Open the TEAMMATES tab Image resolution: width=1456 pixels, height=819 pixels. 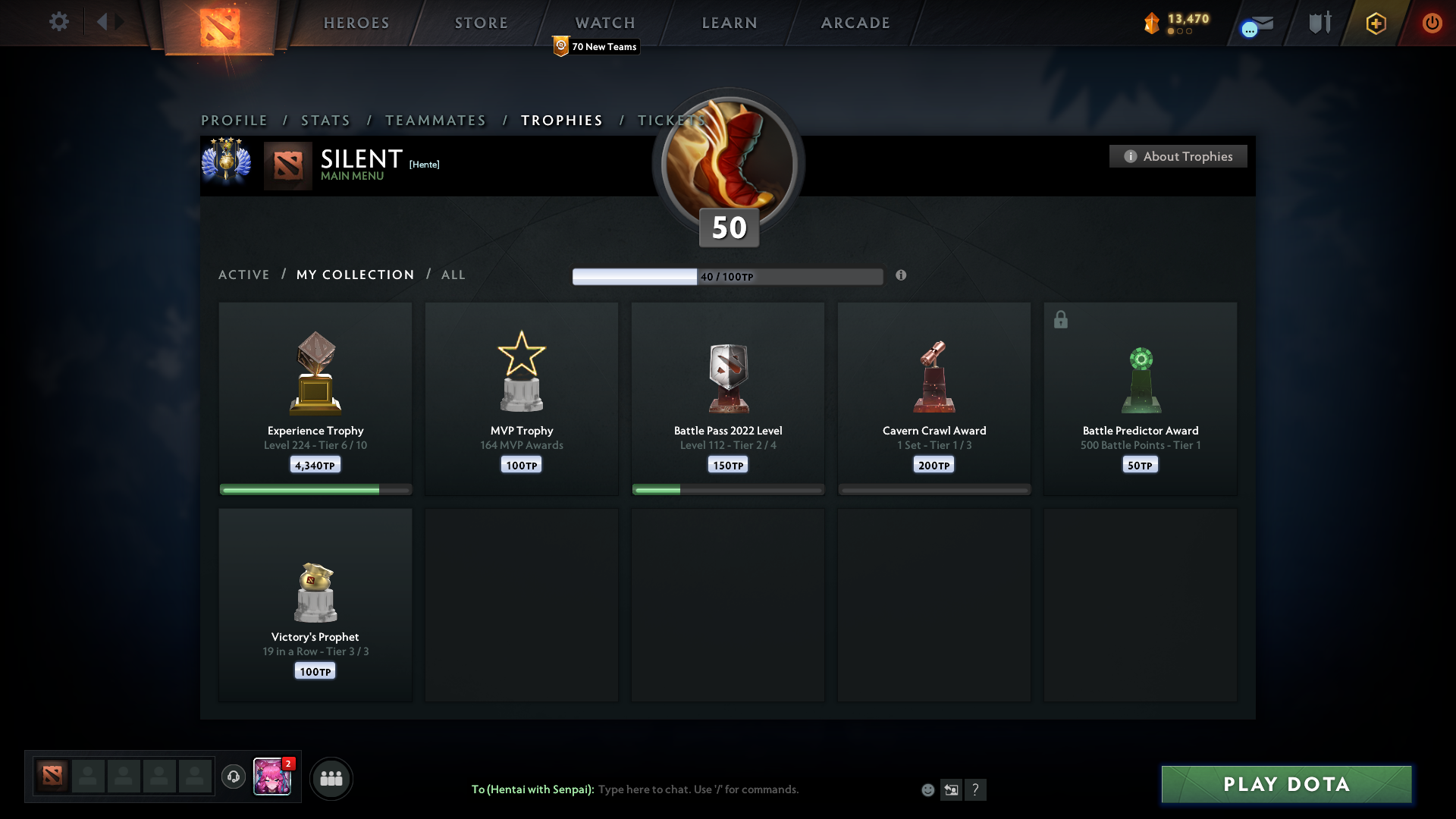435,120
